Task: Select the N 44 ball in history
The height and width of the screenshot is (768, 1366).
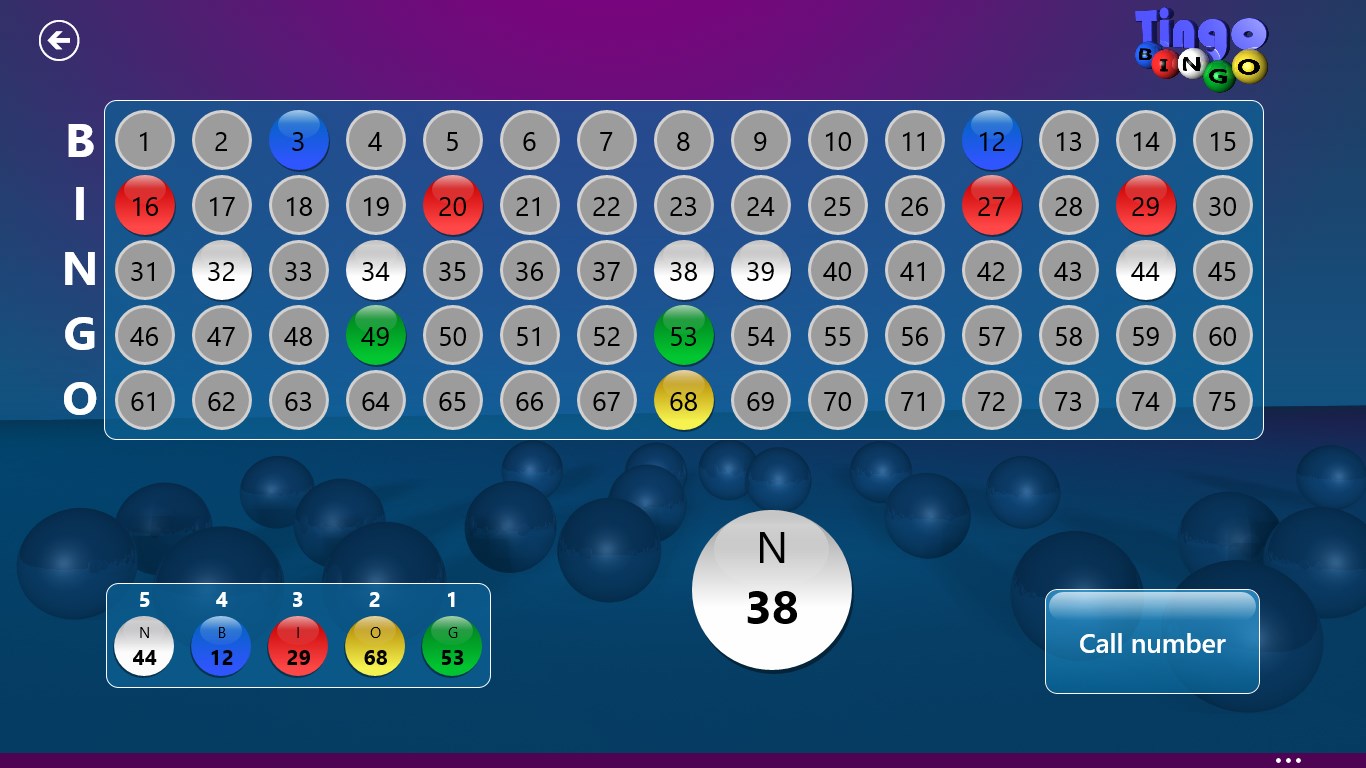Action: pos(144,646)
